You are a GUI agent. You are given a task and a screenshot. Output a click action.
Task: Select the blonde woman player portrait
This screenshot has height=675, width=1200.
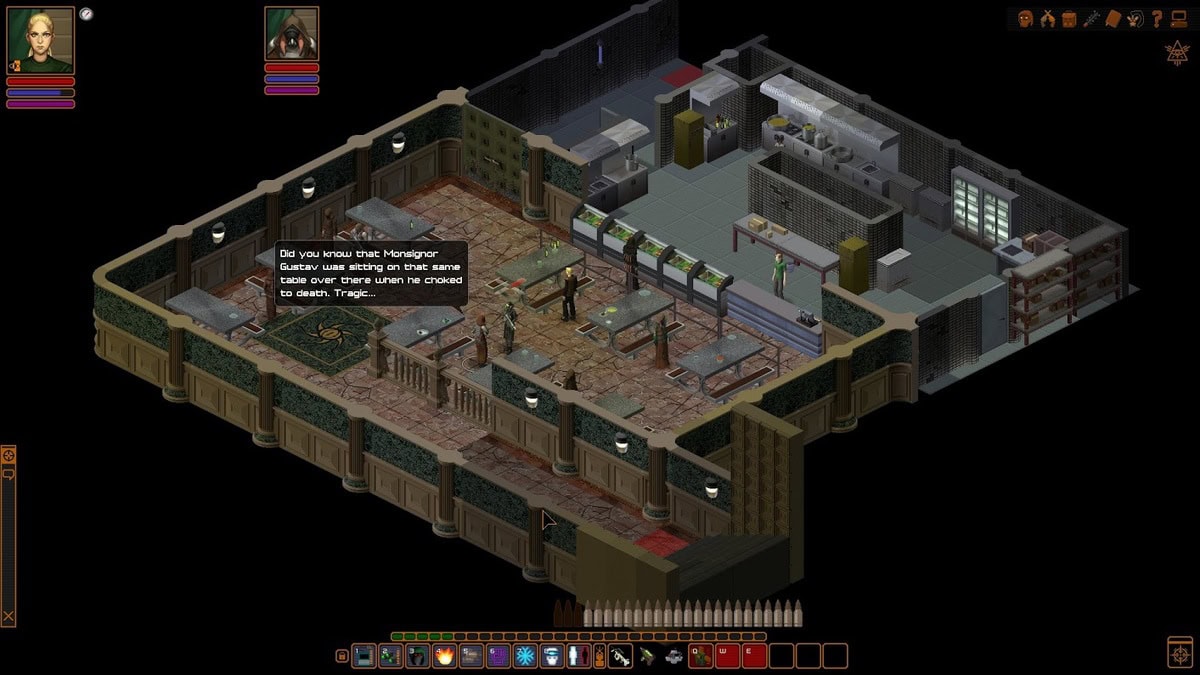click(40, 40)
